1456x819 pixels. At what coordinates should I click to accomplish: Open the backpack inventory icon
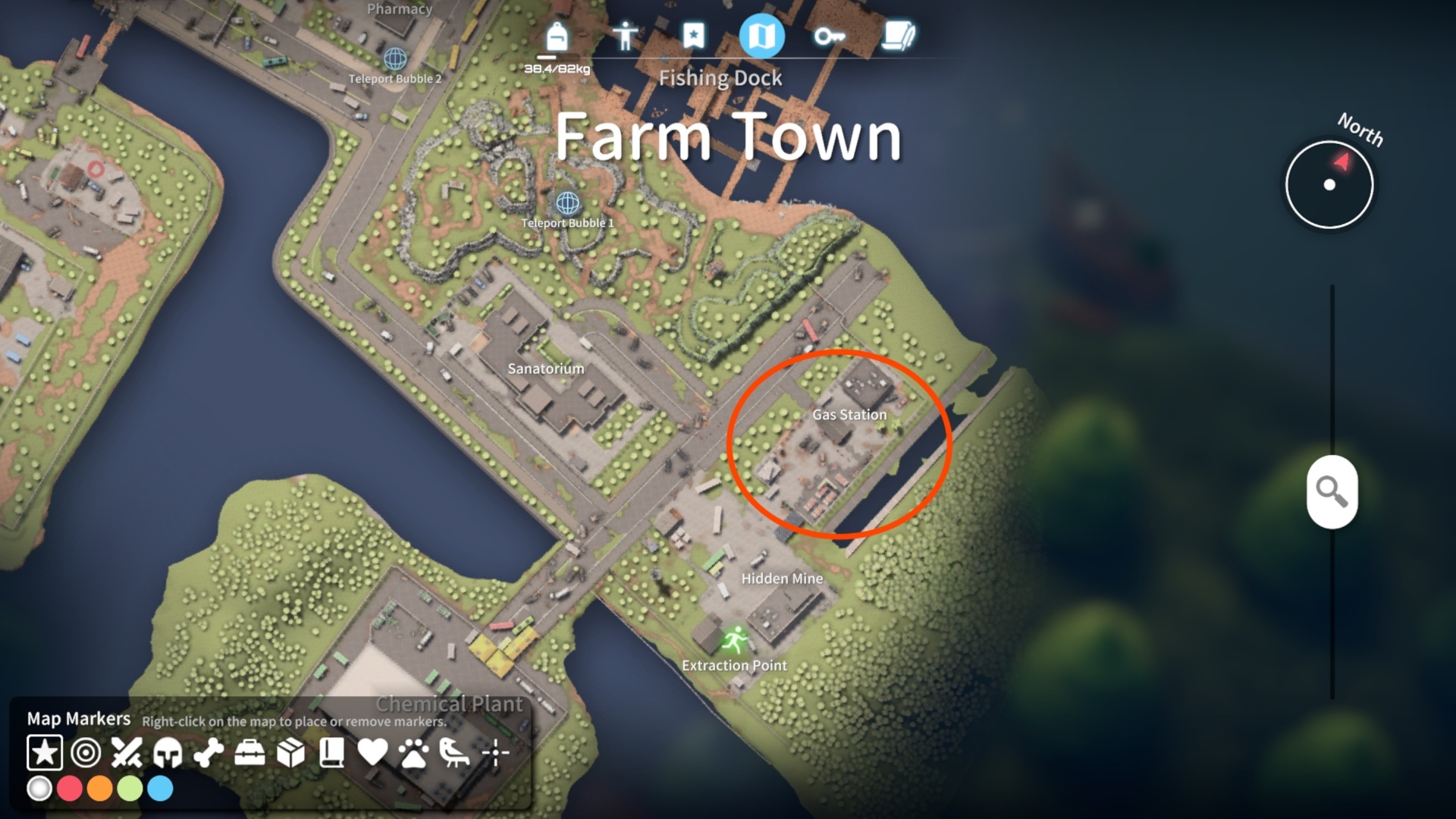coord(554,36)
